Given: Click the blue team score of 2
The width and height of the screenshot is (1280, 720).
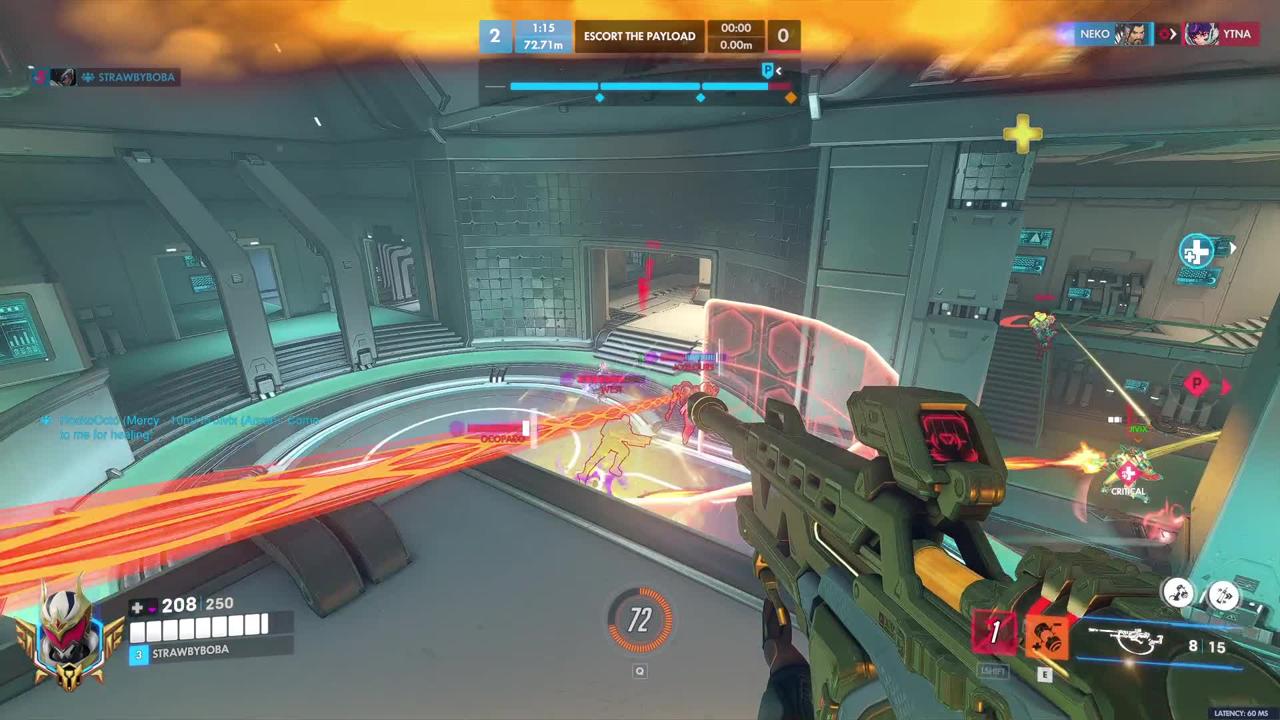Looking at the screenshot, I should tap(494, 37).
